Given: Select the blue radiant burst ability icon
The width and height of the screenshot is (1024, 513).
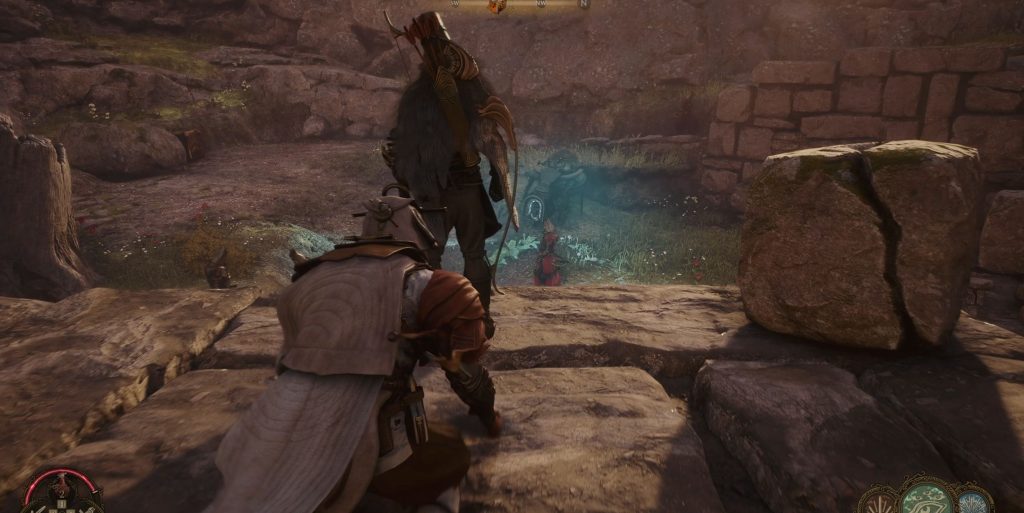Looking at the screenshot, I should click(972, 500).
